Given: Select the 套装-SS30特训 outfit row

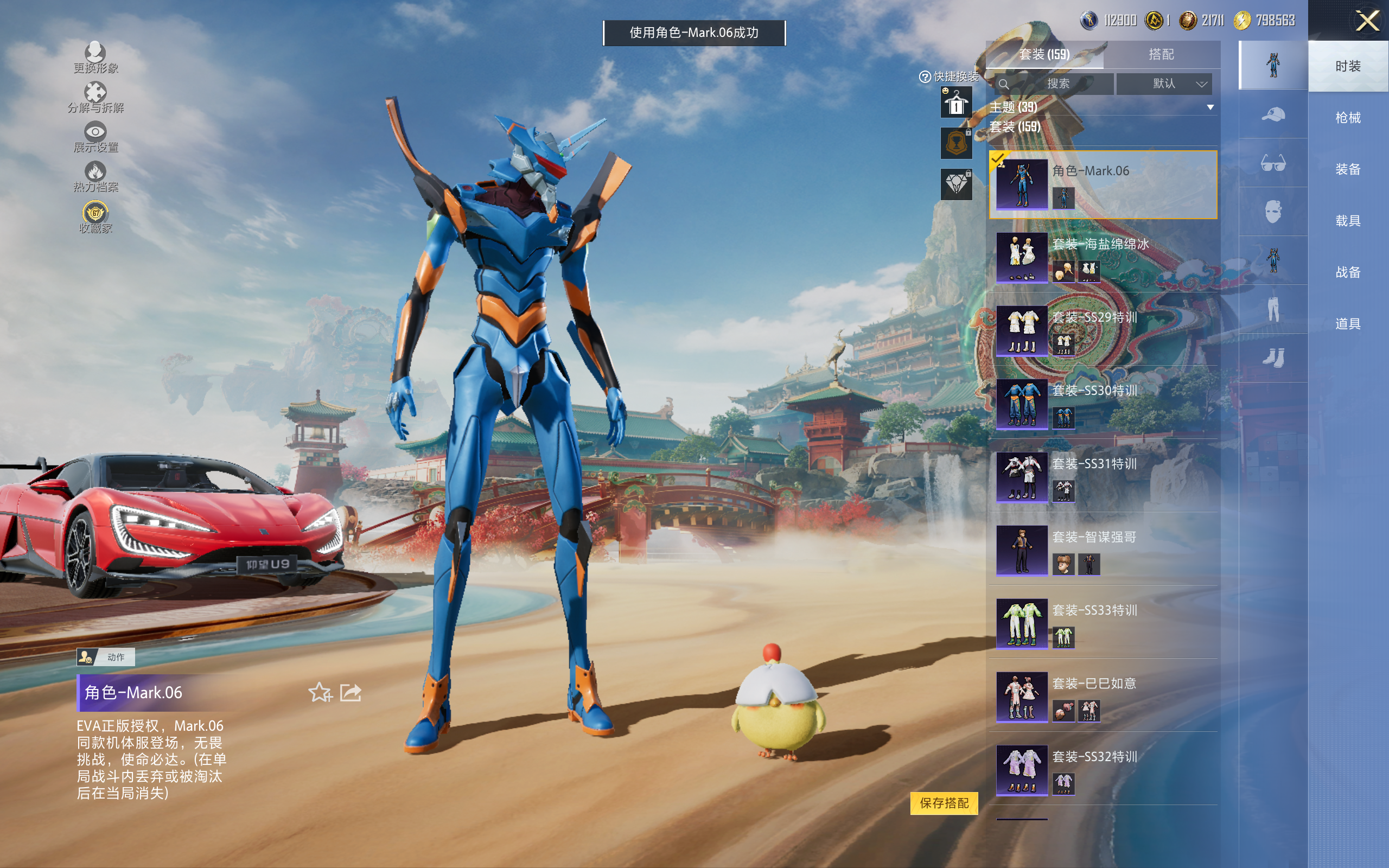Looking at the screenshot, I should point(1102,404).
